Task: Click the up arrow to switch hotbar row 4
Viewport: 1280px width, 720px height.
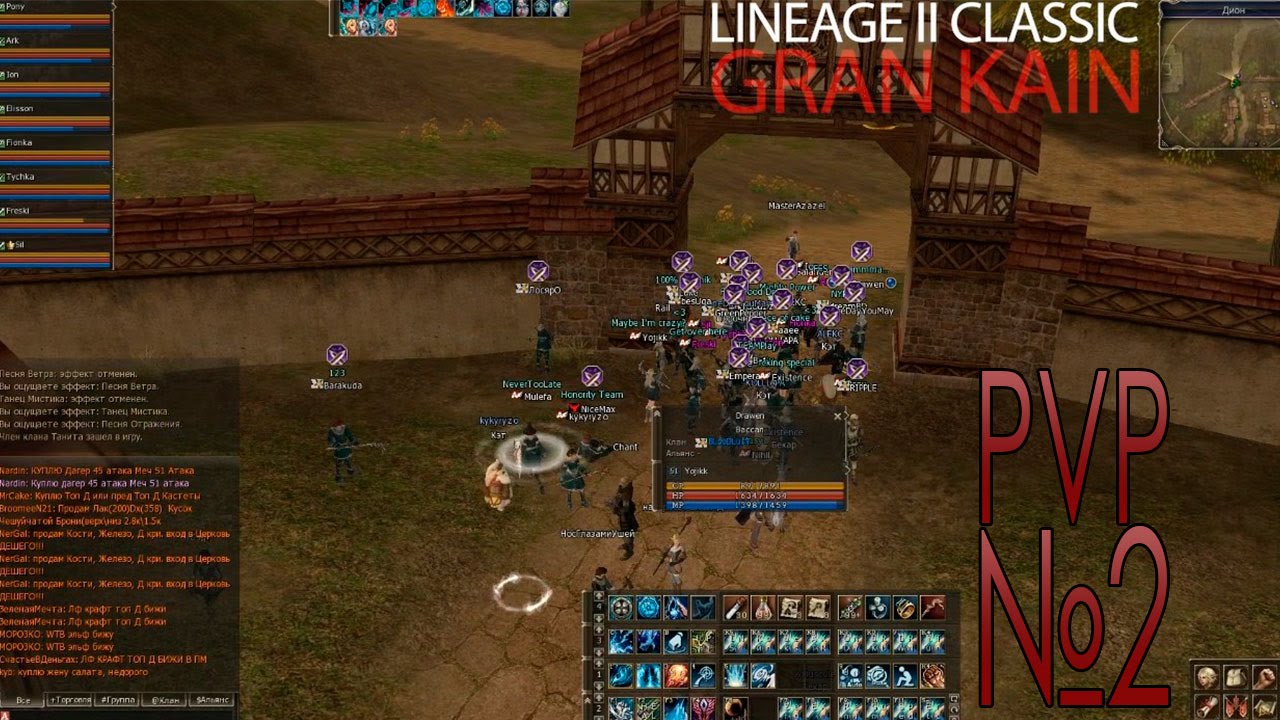Action: click(x=599, y=597)
